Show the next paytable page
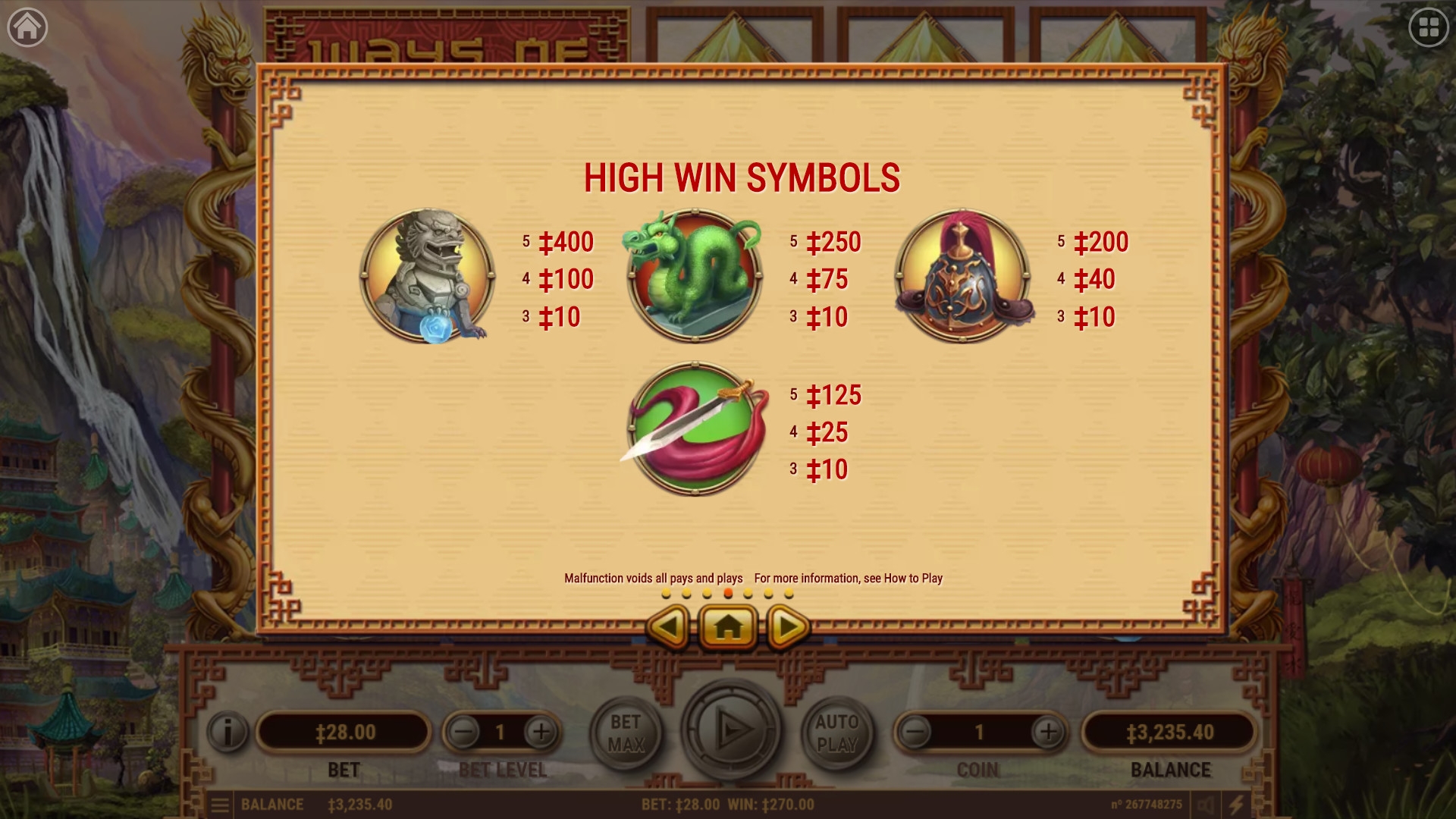1456x819 pixels. [x=788, y=626]
